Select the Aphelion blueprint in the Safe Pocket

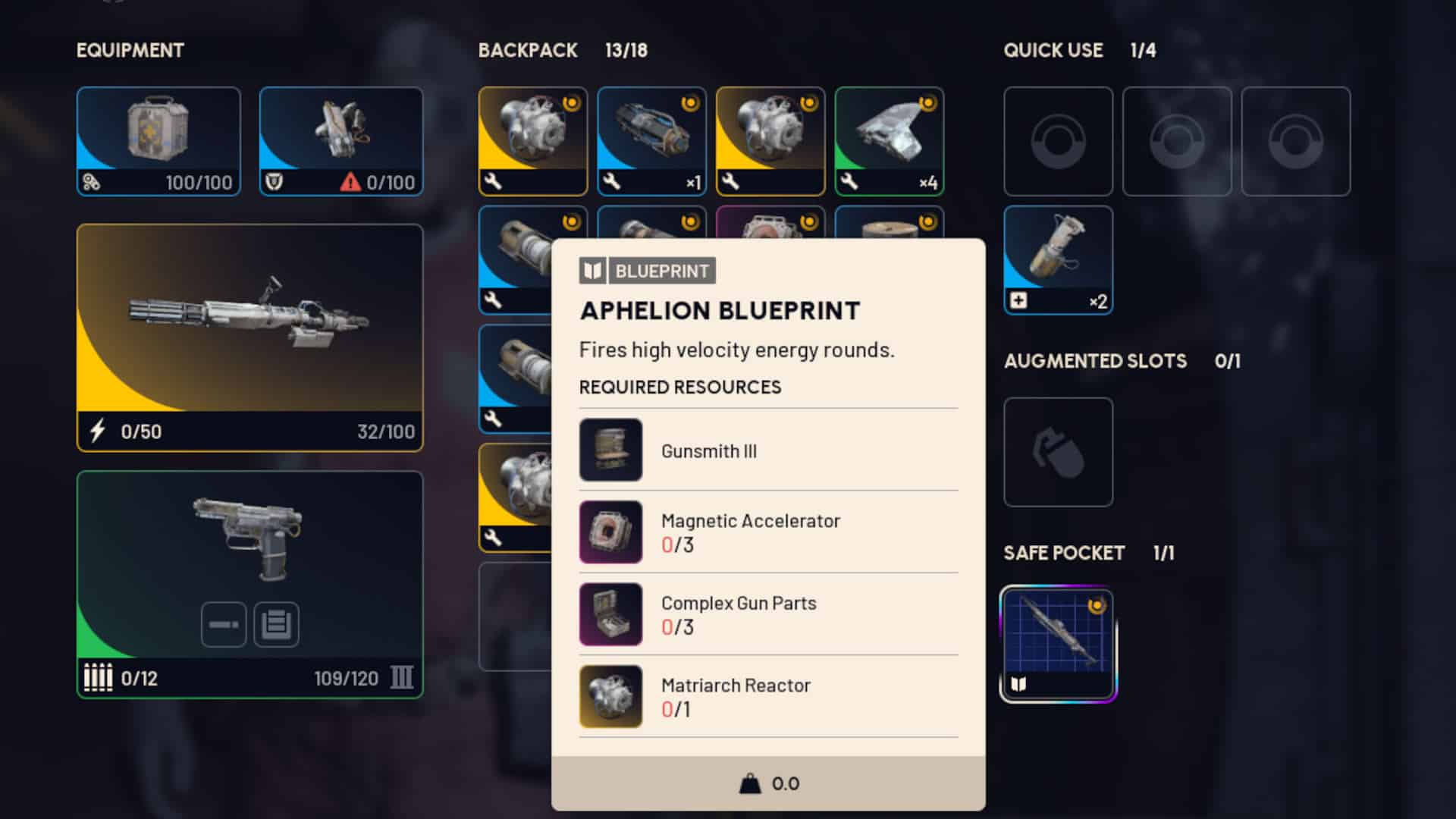(x=1058, y=641)
